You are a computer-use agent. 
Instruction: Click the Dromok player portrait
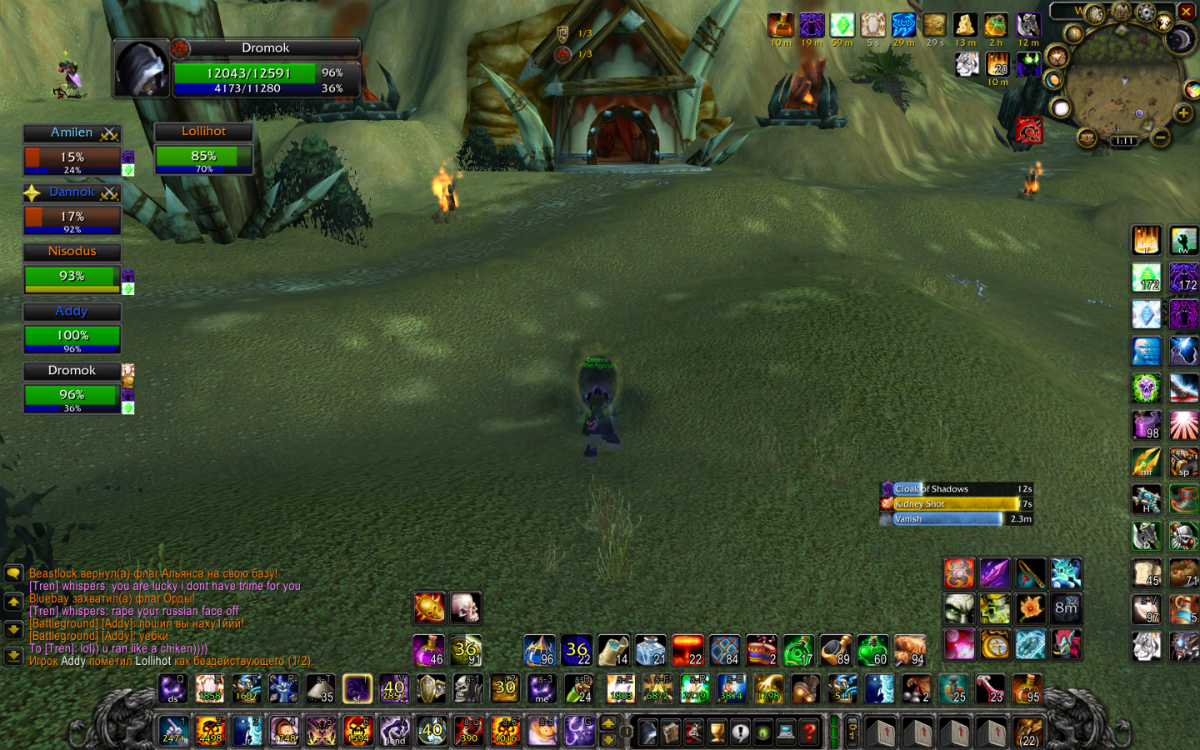[142, 69]
